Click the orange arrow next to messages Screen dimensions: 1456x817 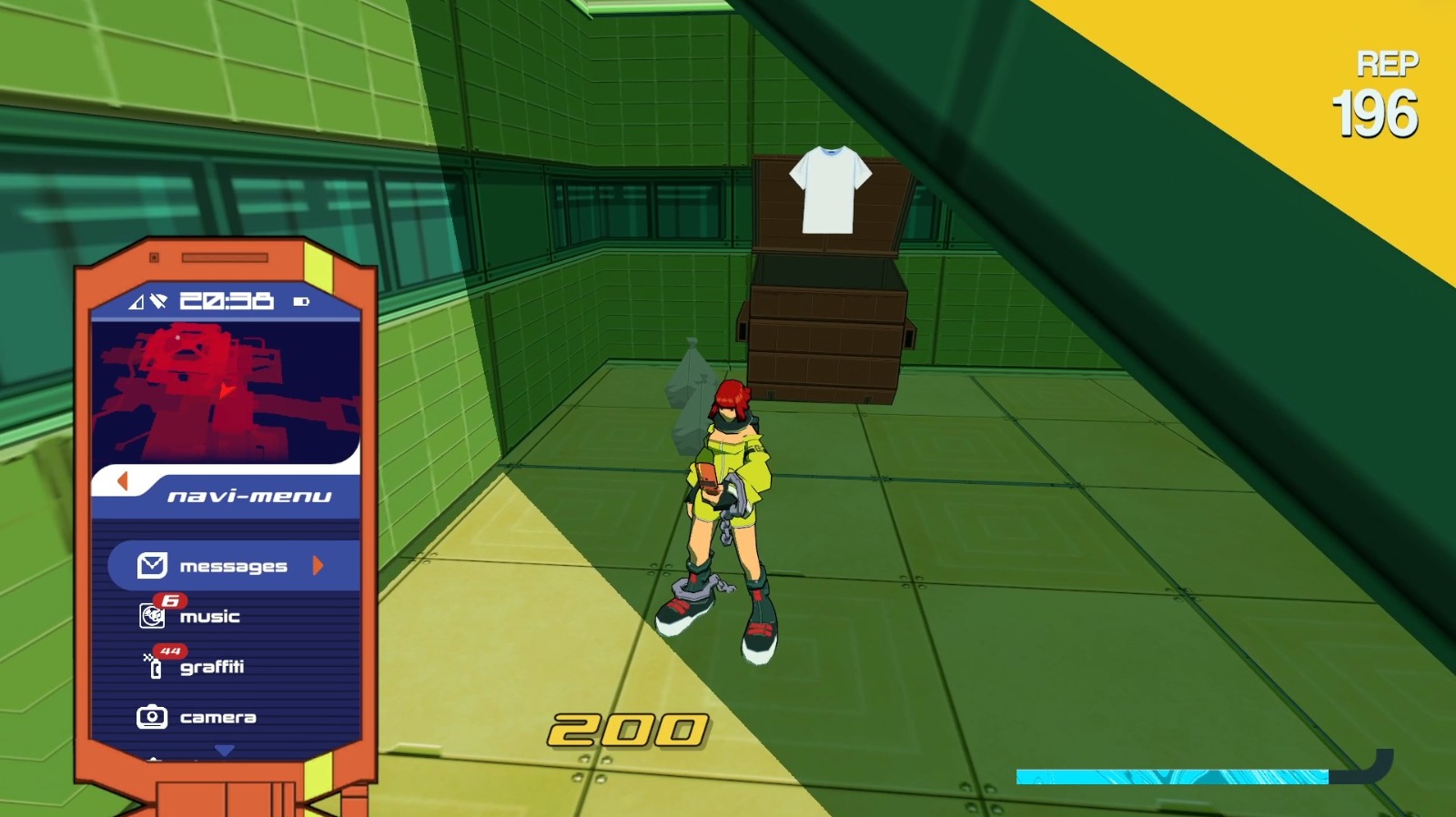316,565
